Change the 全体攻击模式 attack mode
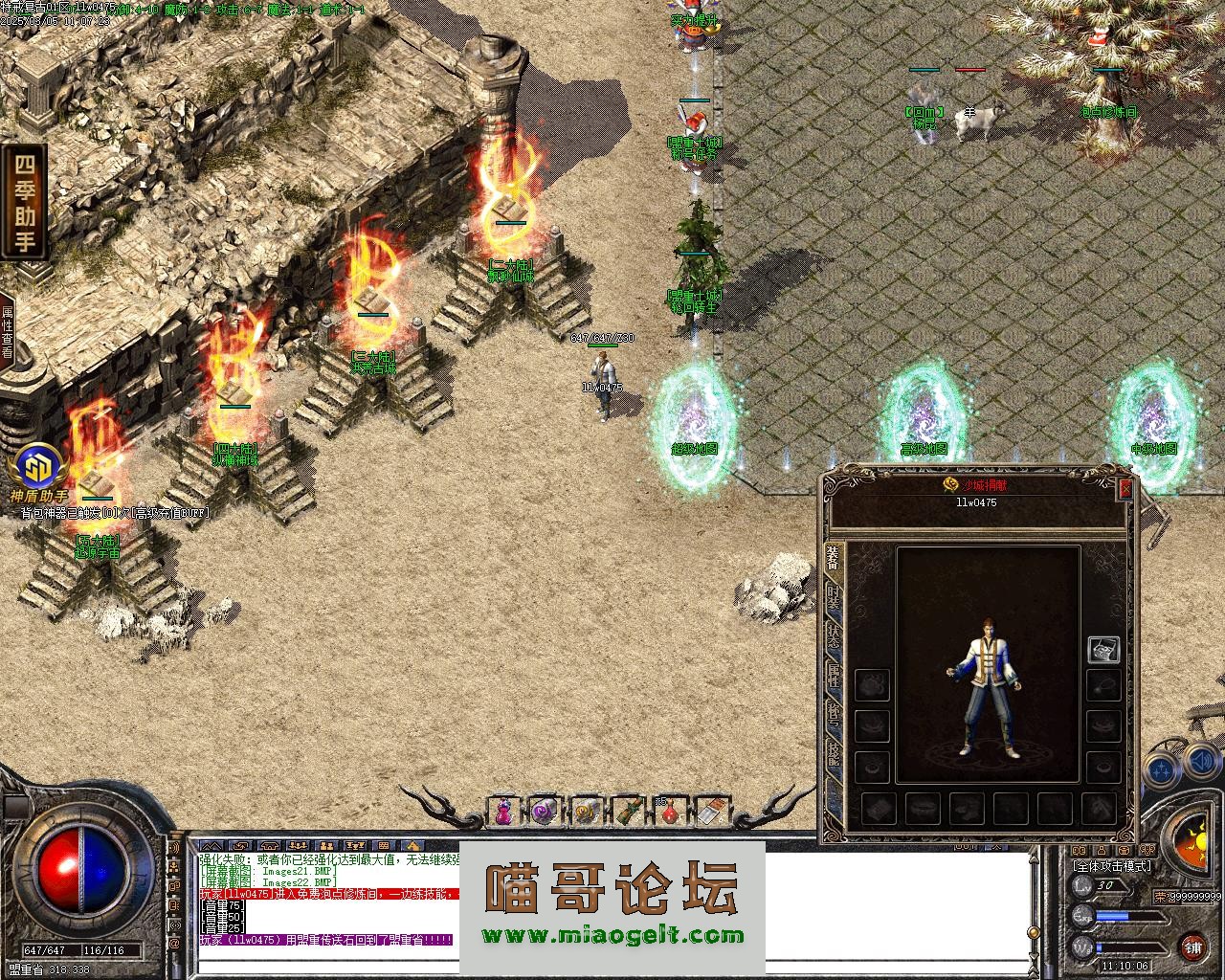 [1111, 865]
